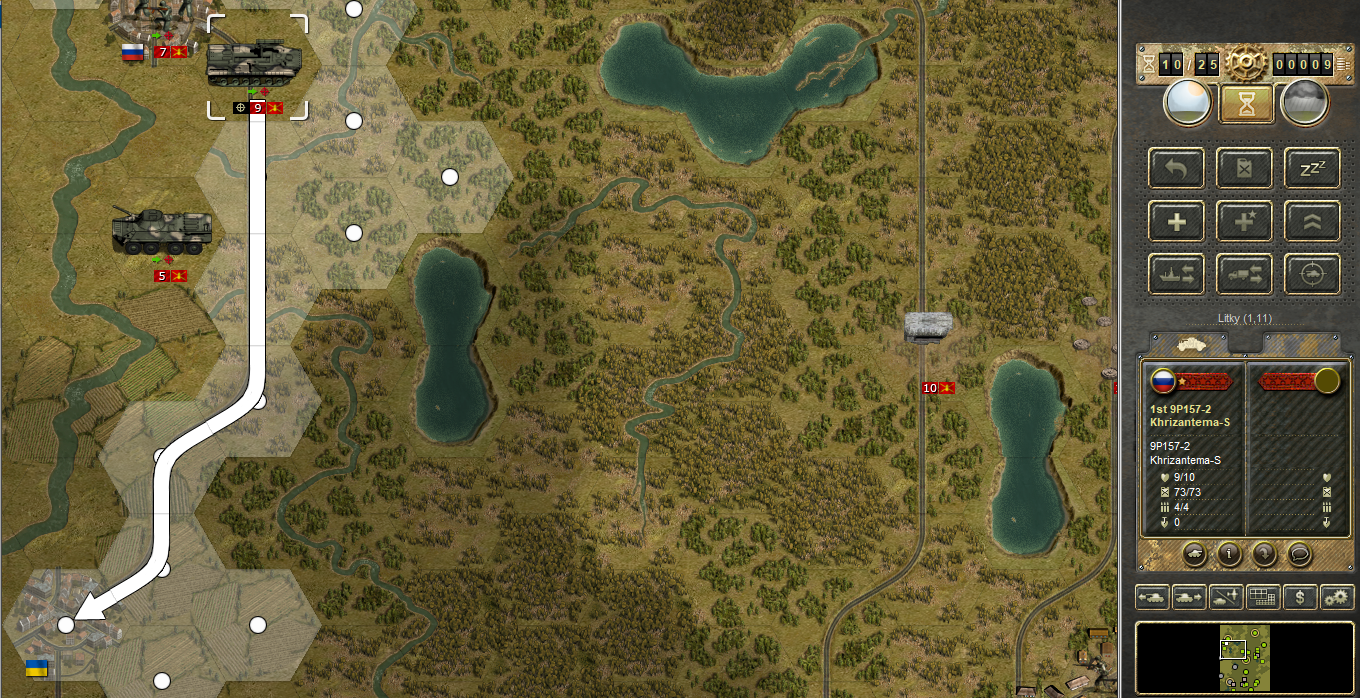Toggle truck transport mount button
Image resolution: width=1360 pixels, height=698 pixels.
[1245, 274]
